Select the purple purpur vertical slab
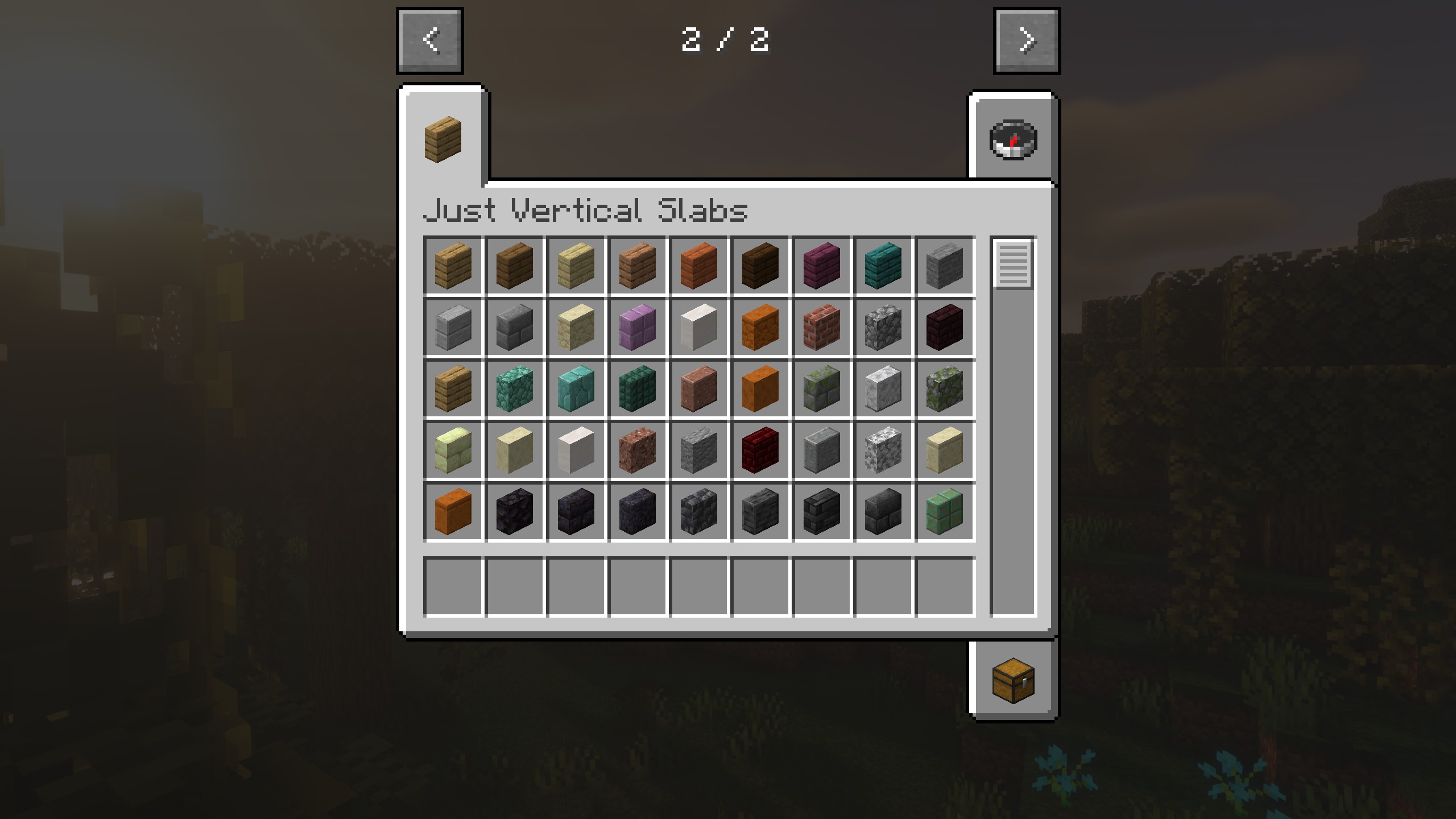Screen dimensions: 1456x819 [x=637, y=327]
